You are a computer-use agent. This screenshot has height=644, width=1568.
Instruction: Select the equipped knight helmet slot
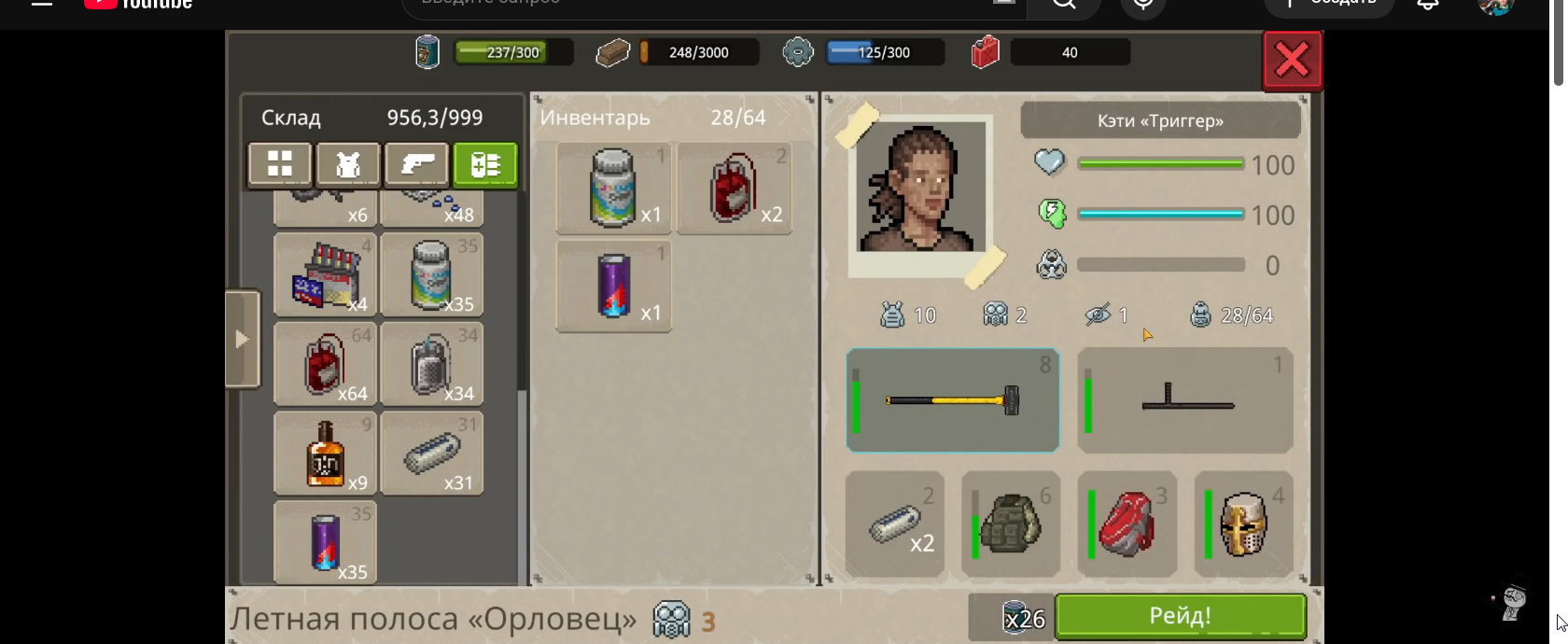(x=1243, y=525)
